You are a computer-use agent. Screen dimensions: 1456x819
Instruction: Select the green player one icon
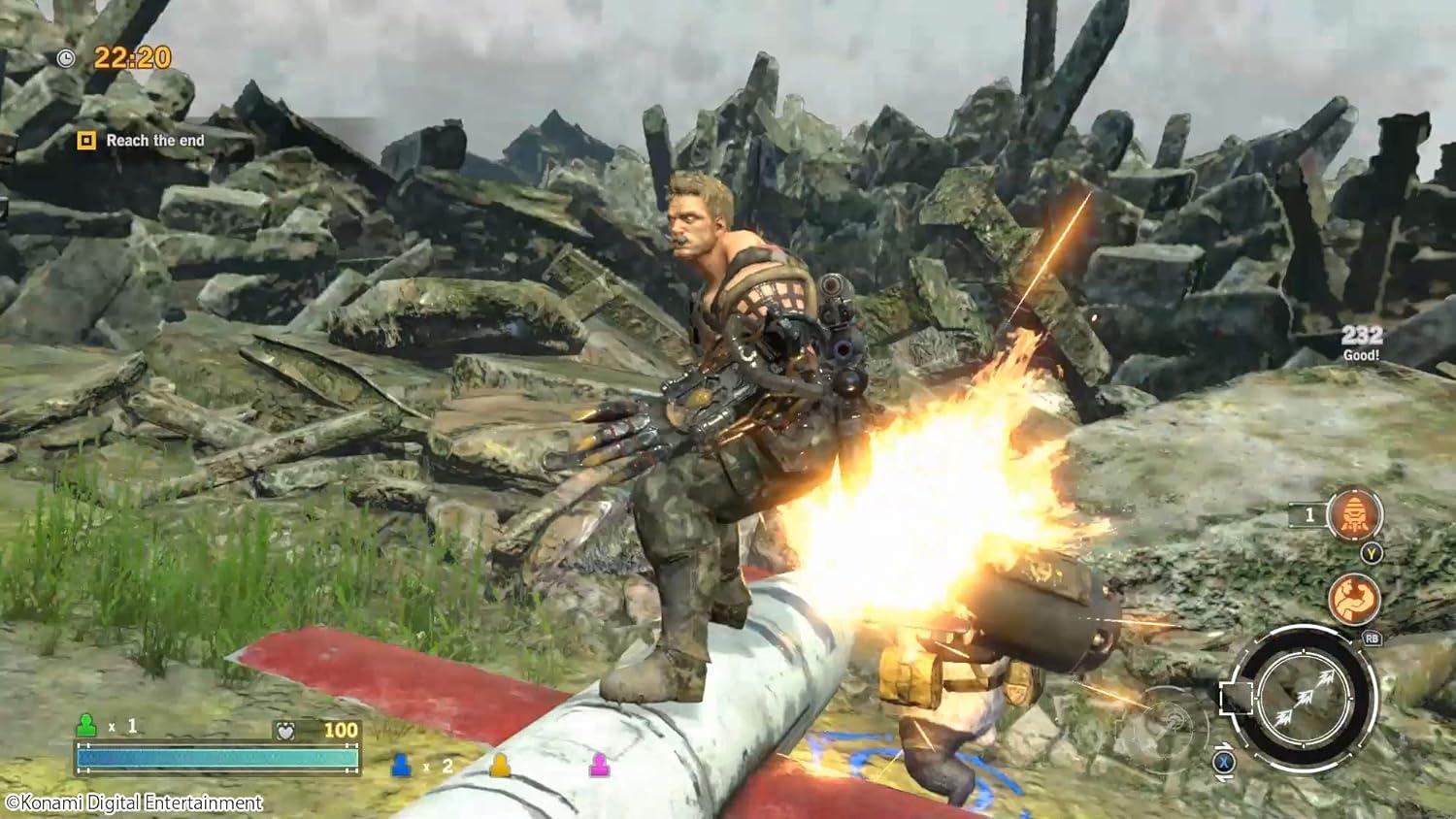tap(86, 725)
